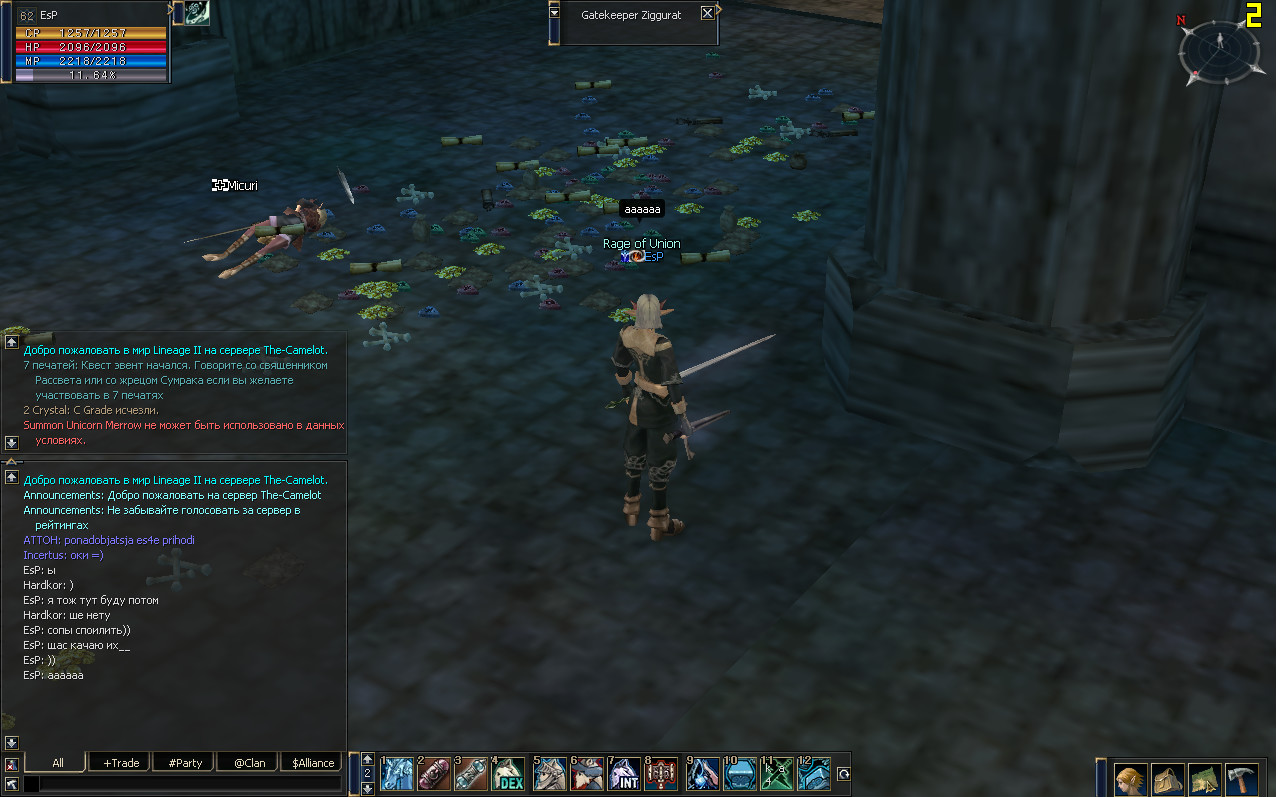Open the world map icon
Screen dimensions: 1284x797
(1204, 779)
